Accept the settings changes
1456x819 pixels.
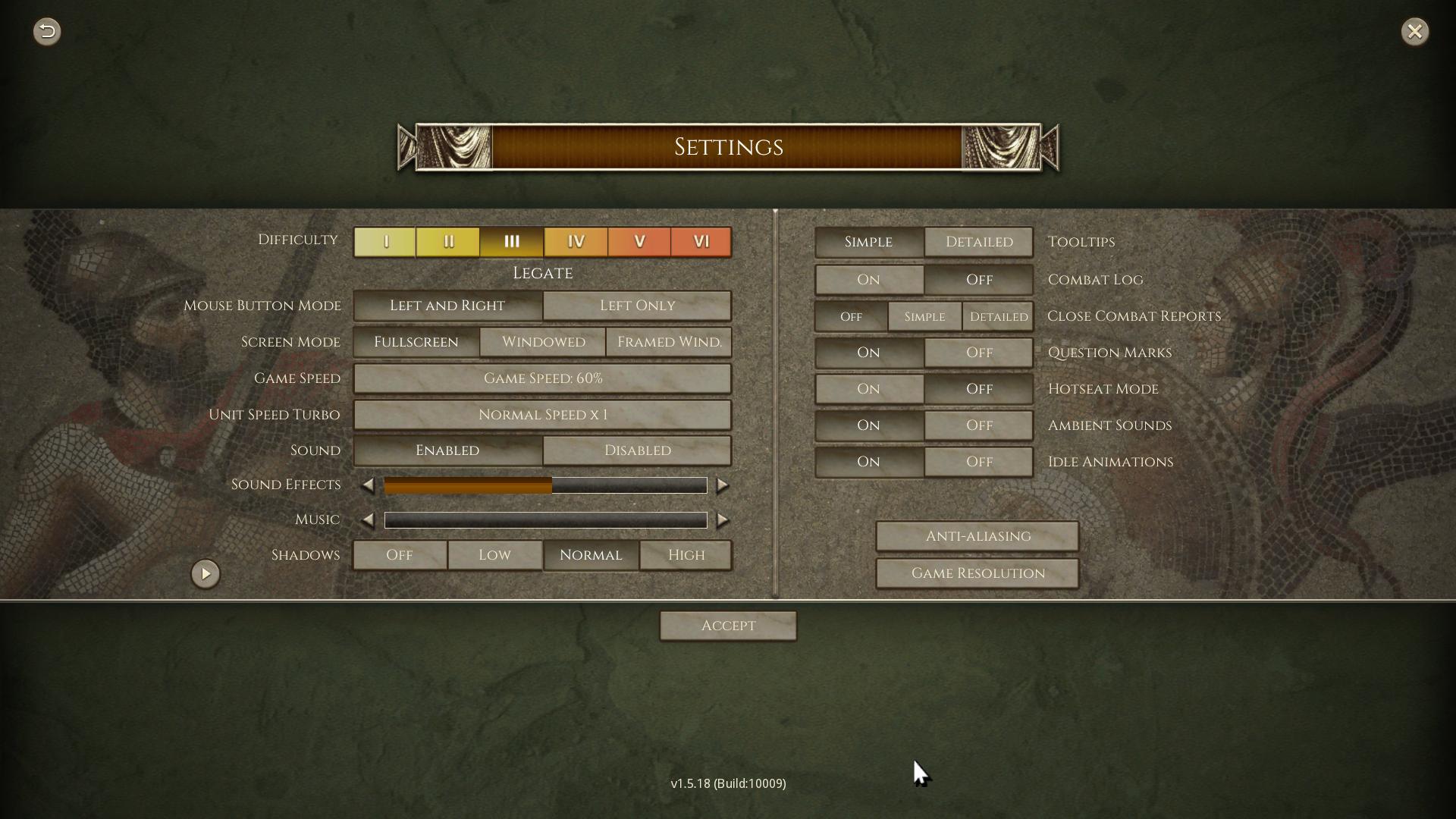coord(728,626)
